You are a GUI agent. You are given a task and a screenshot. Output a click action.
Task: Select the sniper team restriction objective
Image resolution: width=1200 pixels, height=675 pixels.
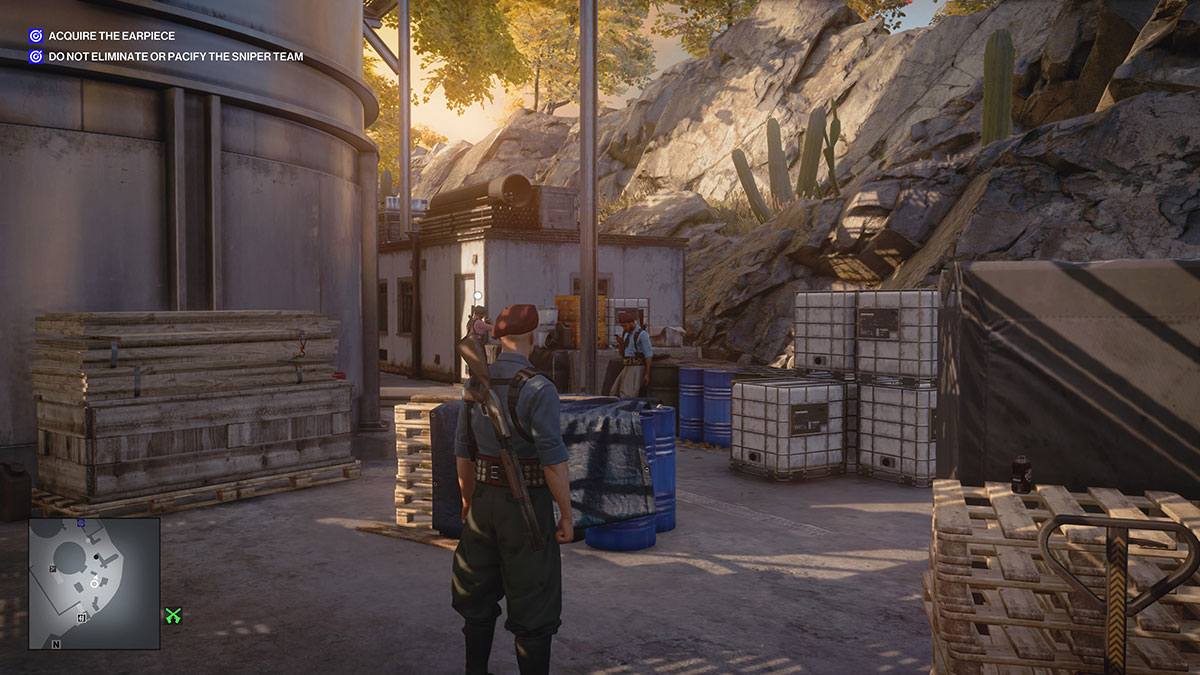[x=175, y=57]
